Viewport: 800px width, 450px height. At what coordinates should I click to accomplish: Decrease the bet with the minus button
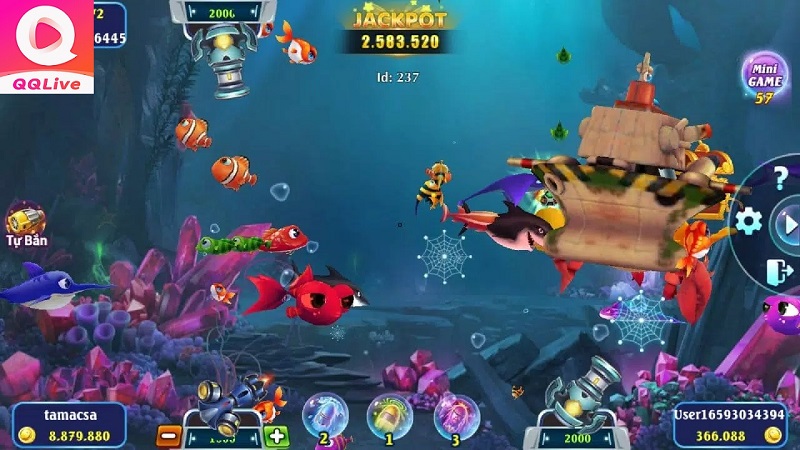170,436
